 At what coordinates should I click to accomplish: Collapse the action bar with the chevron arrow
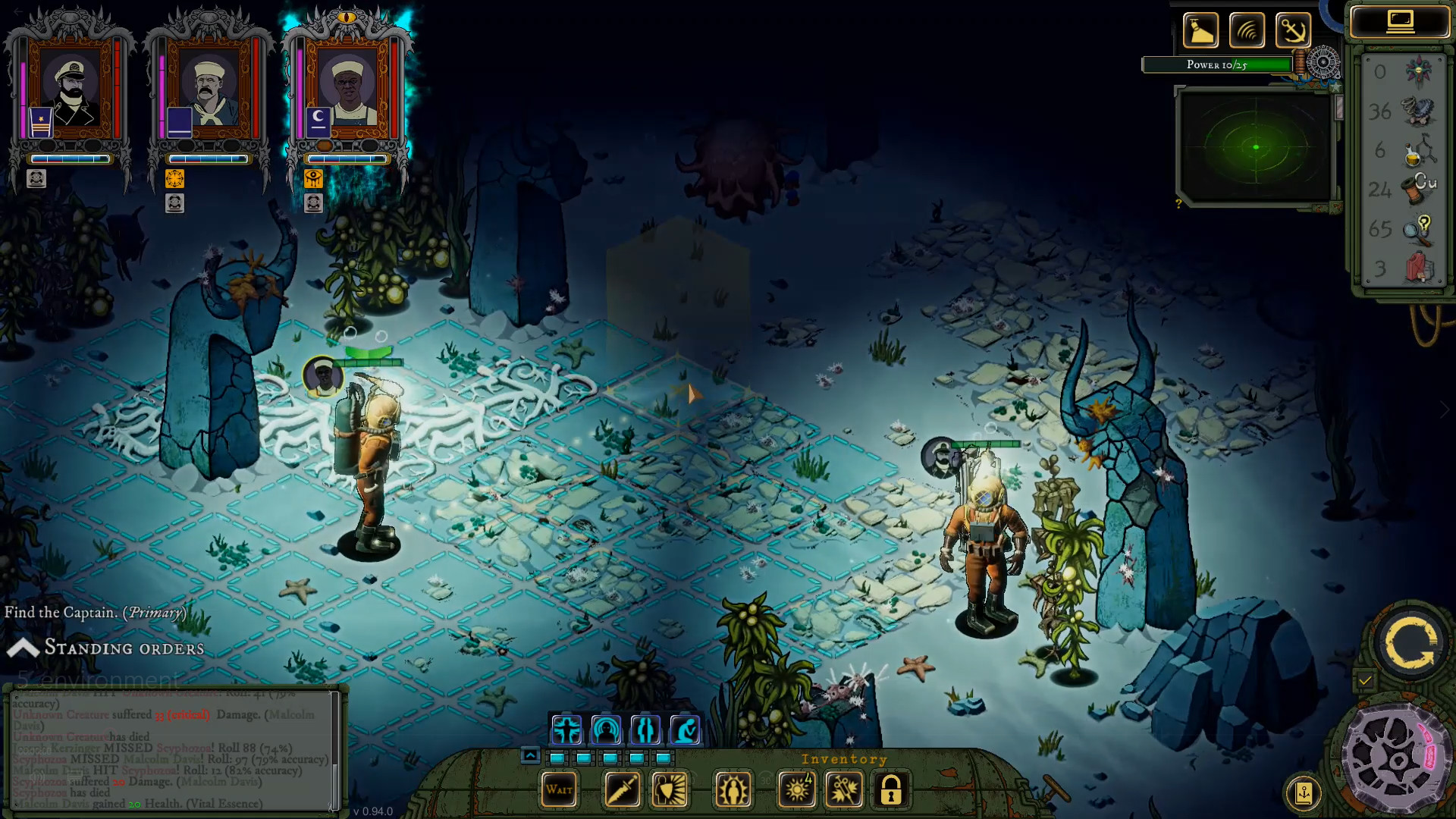530,754
